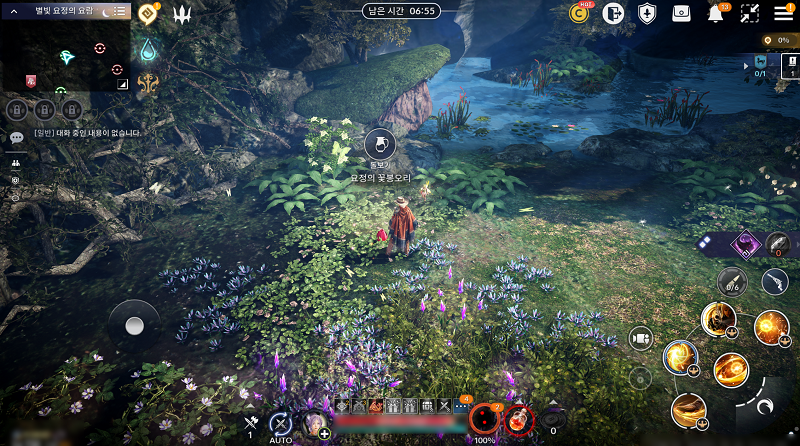Open the shield emblem menu
Viewport: 800px width, 446px height.
(x=647, y=13)
